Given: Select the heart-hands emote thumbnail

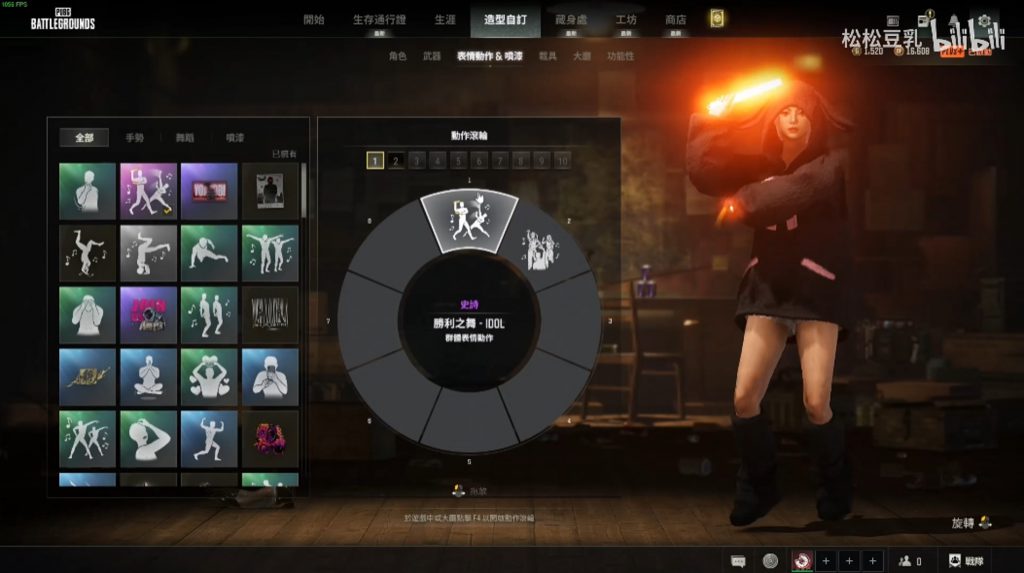Looking at the screenshot, I should [209, 375].
